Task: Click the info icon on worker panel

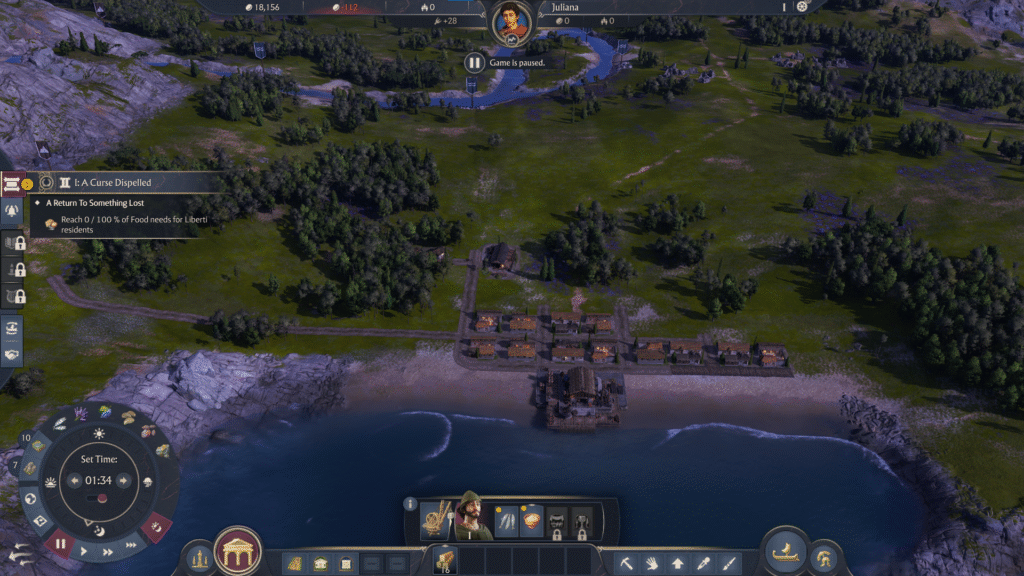Action: [x=410, y=504]
